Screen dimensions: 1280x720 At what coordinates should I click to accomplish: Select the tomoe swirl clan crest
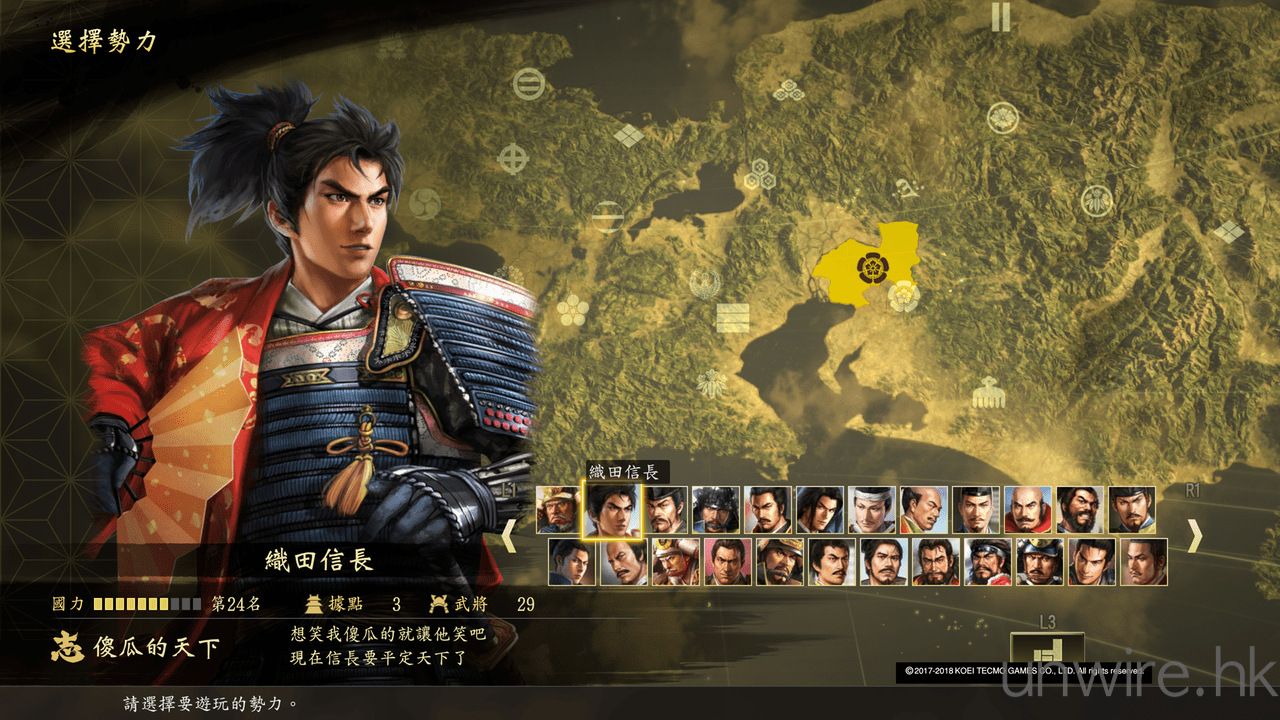pyautogui.click(x=426, y=203)
